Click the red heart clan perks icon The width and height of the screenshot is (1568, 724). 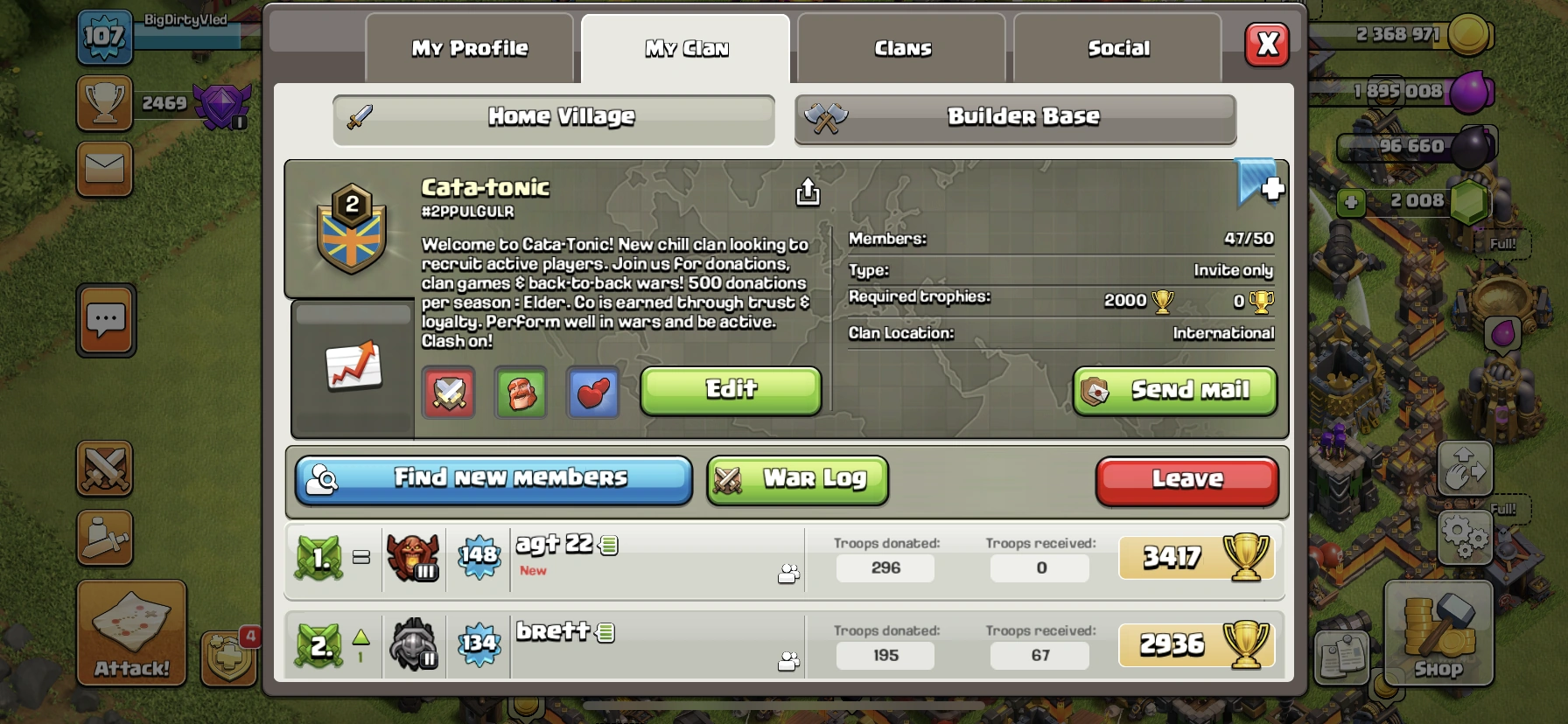click(592, 393)
